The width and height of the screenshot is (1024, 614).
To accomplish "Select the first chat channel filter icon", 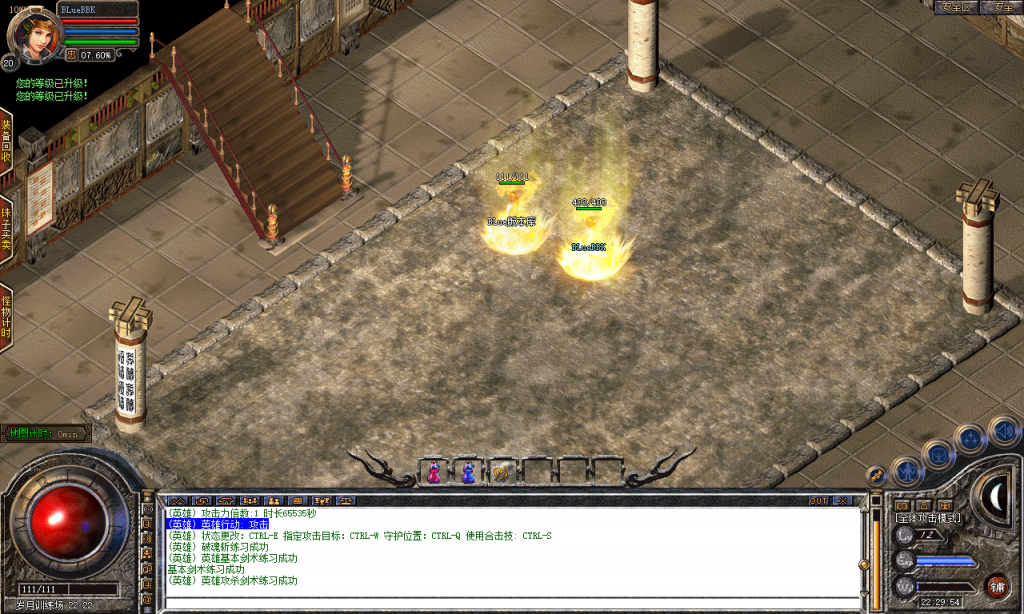I will (177, 500).
